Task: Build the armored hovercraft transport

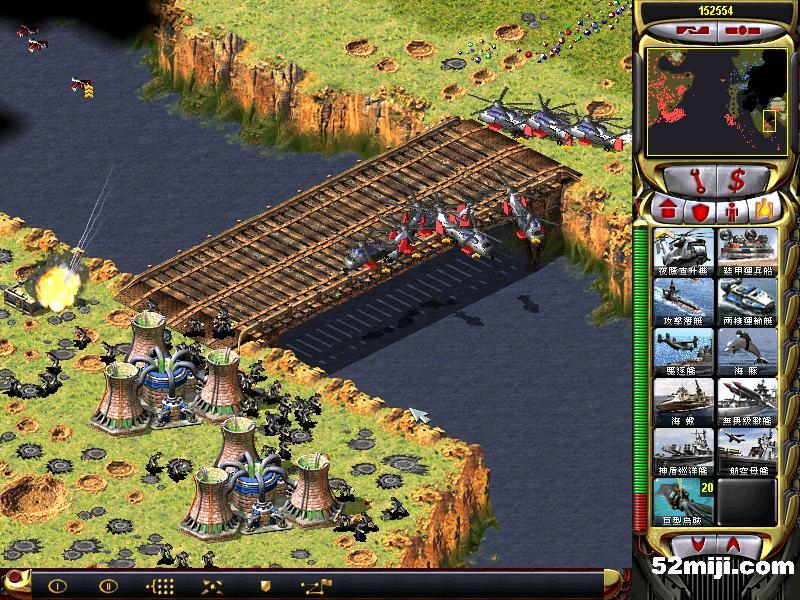Action: coord(746,251)
